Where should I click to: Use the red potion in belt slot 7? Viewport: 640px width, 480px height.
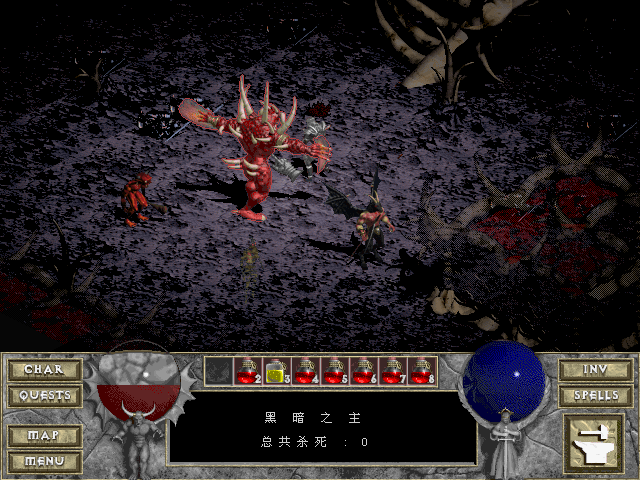pyautogui.click(x=392, y=371)
